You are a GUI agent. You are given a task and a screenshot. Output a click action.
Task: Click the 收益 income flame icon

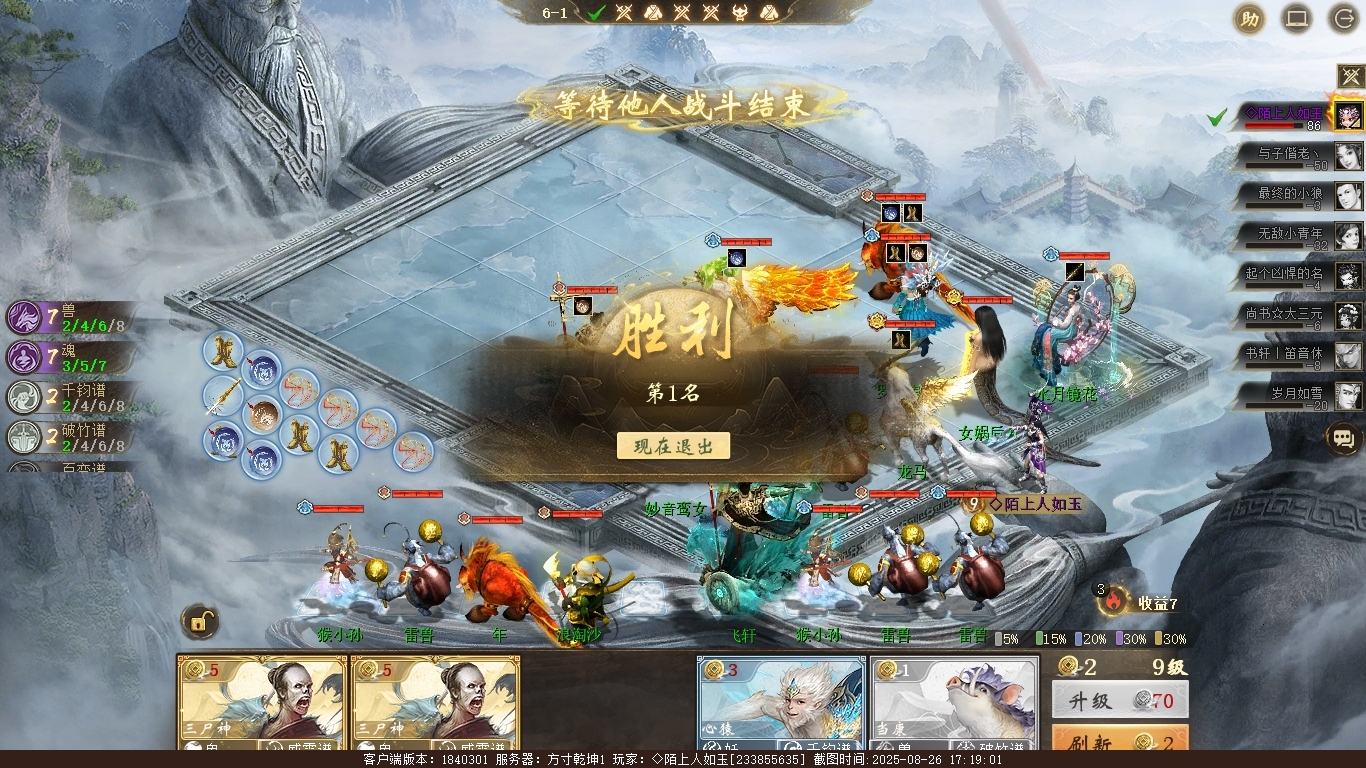[x=1115, y=600]
